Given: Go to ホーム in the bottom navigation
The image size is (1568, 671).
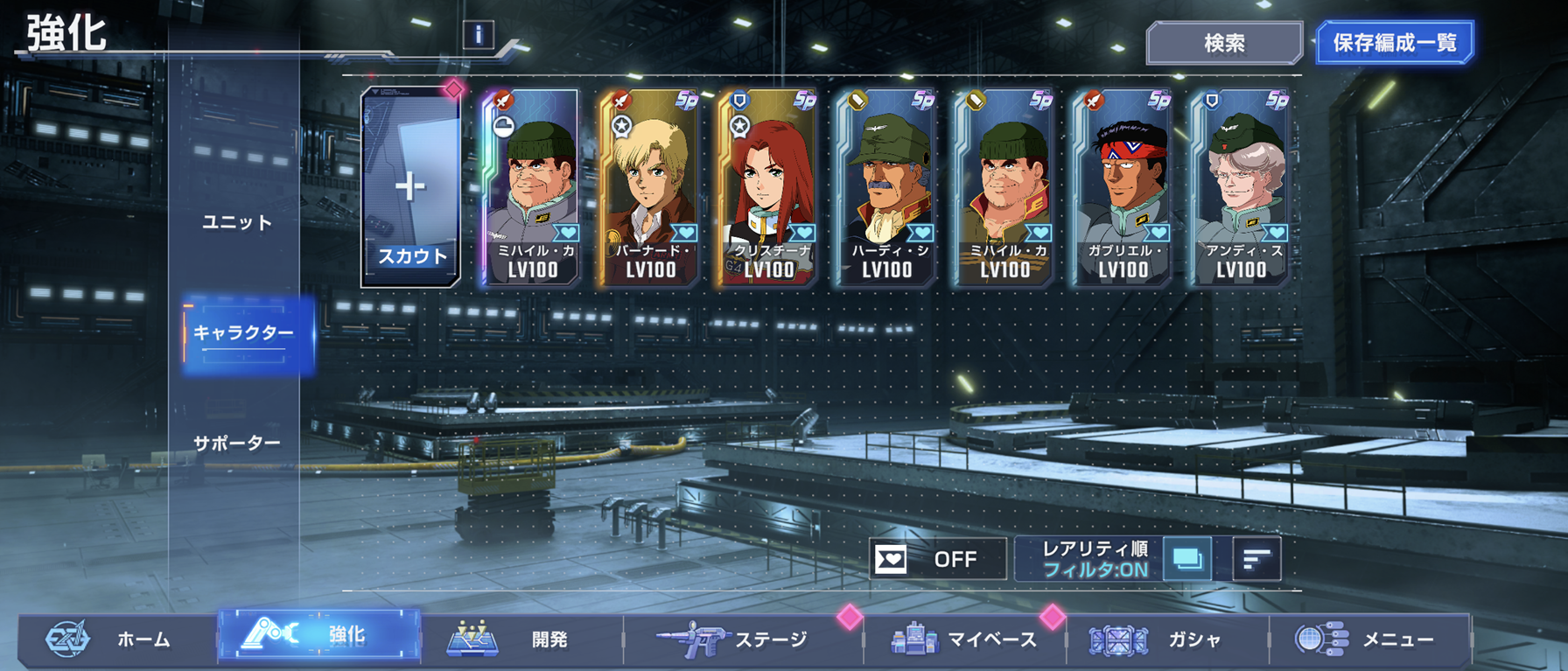Looking at the screenshot, I should point(118,640).
